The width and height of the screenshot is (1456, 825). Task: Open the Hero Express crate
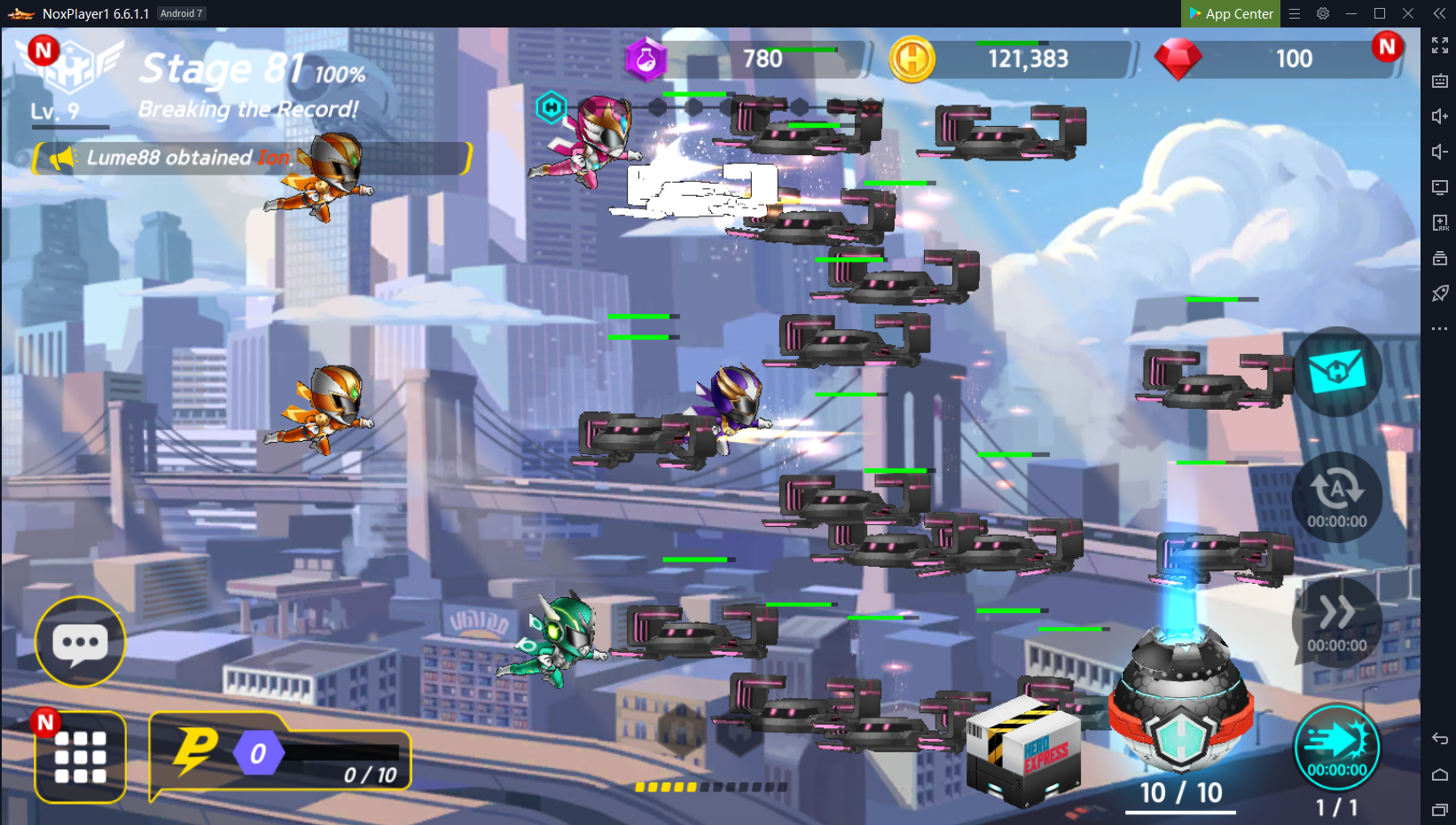[1023, 751]
